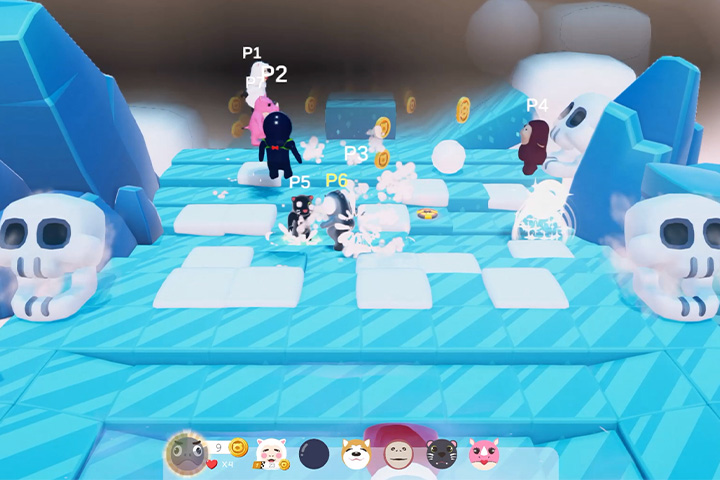
Task: Select the orange shiba dog portrait
Action: [x=357, y=454]
